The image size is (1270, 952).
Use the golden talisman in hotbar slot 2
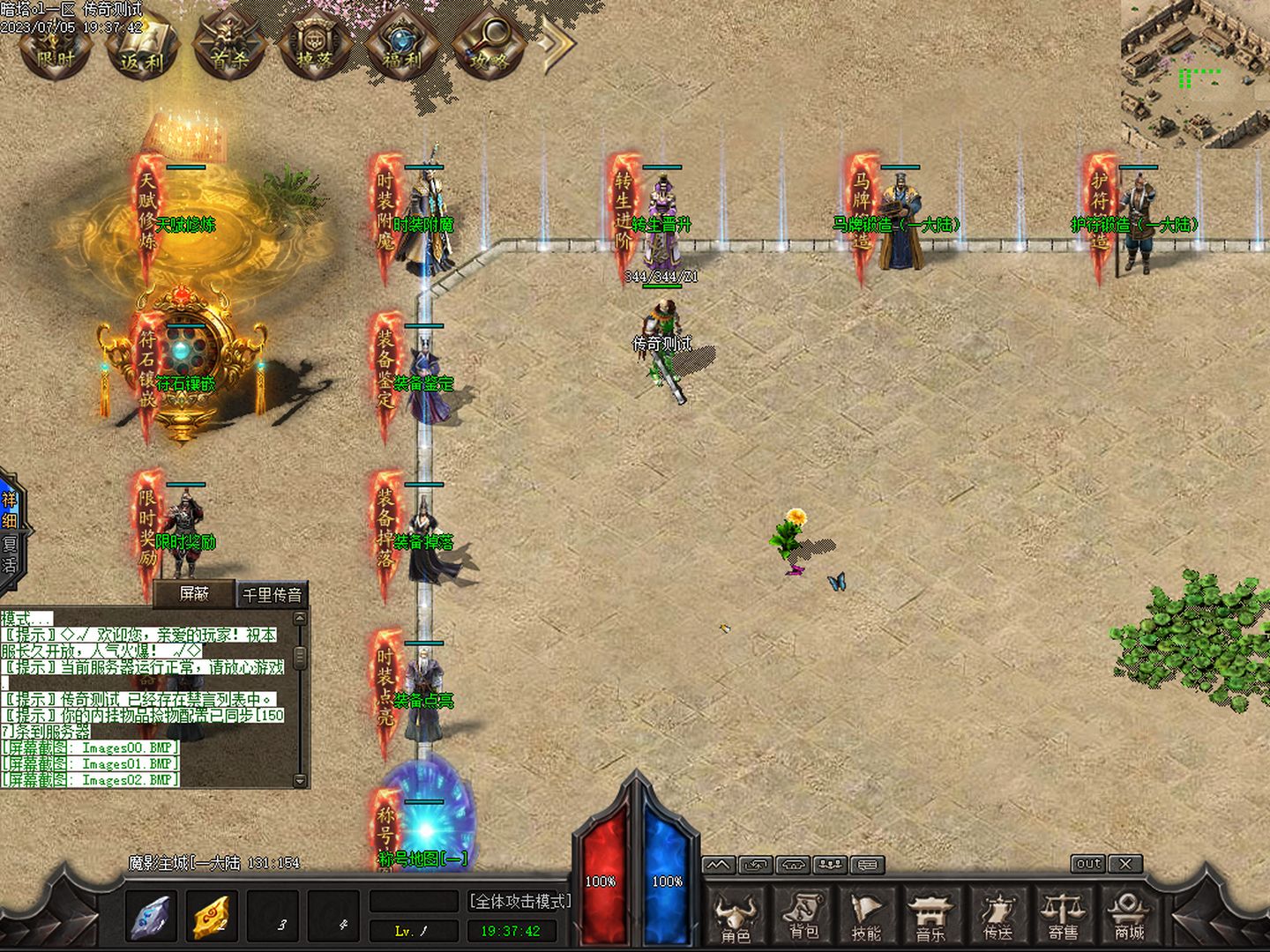[x=212, y=917]
